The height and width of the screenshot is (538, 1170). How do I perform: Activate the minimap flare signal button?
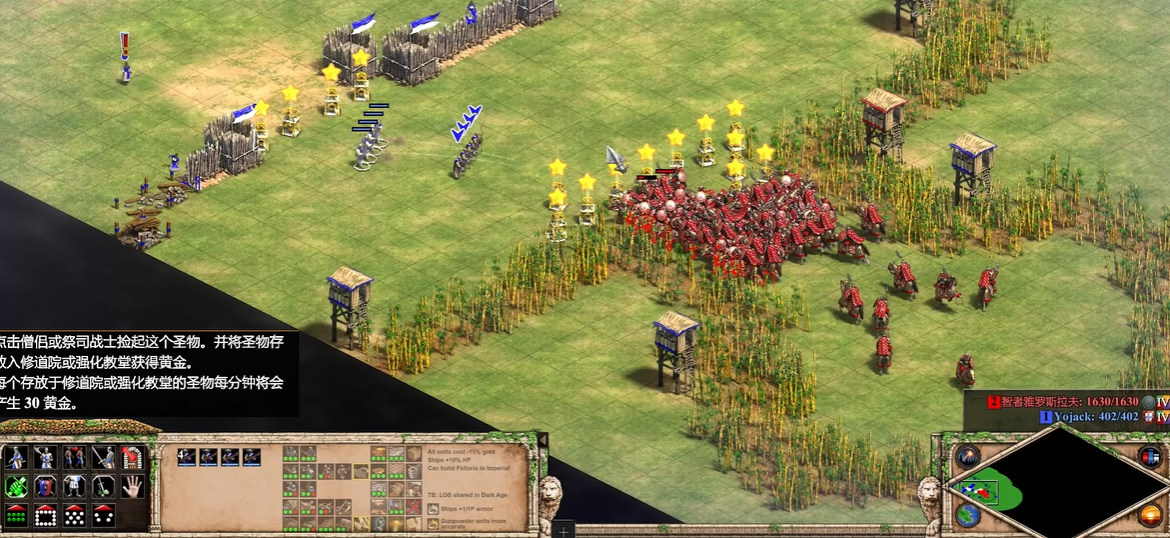[966, 457]
